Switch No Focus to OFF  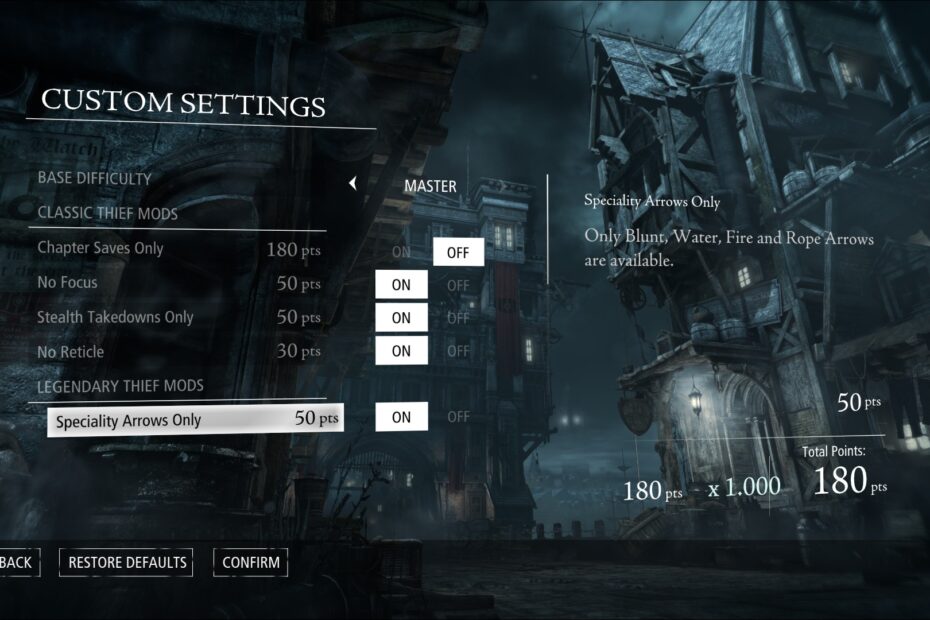(458, 285)
